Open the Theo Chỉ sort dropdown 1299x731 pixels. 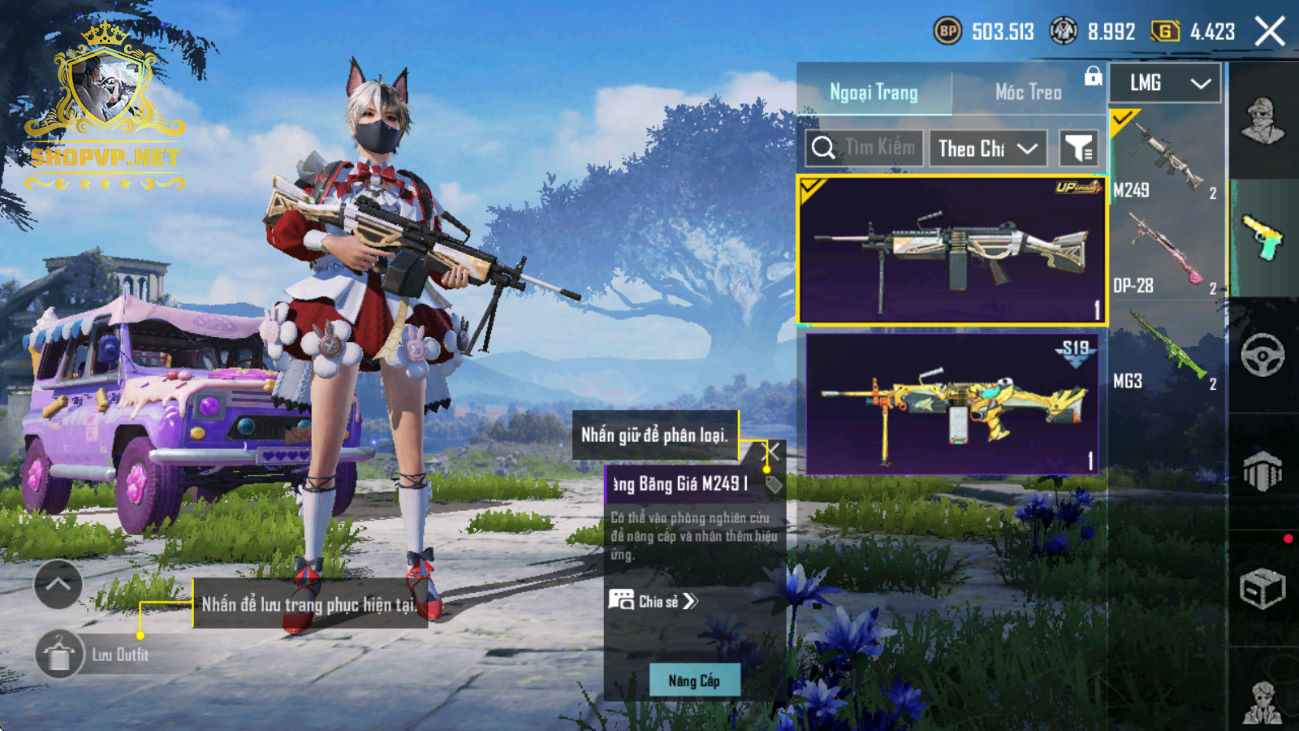988,149
